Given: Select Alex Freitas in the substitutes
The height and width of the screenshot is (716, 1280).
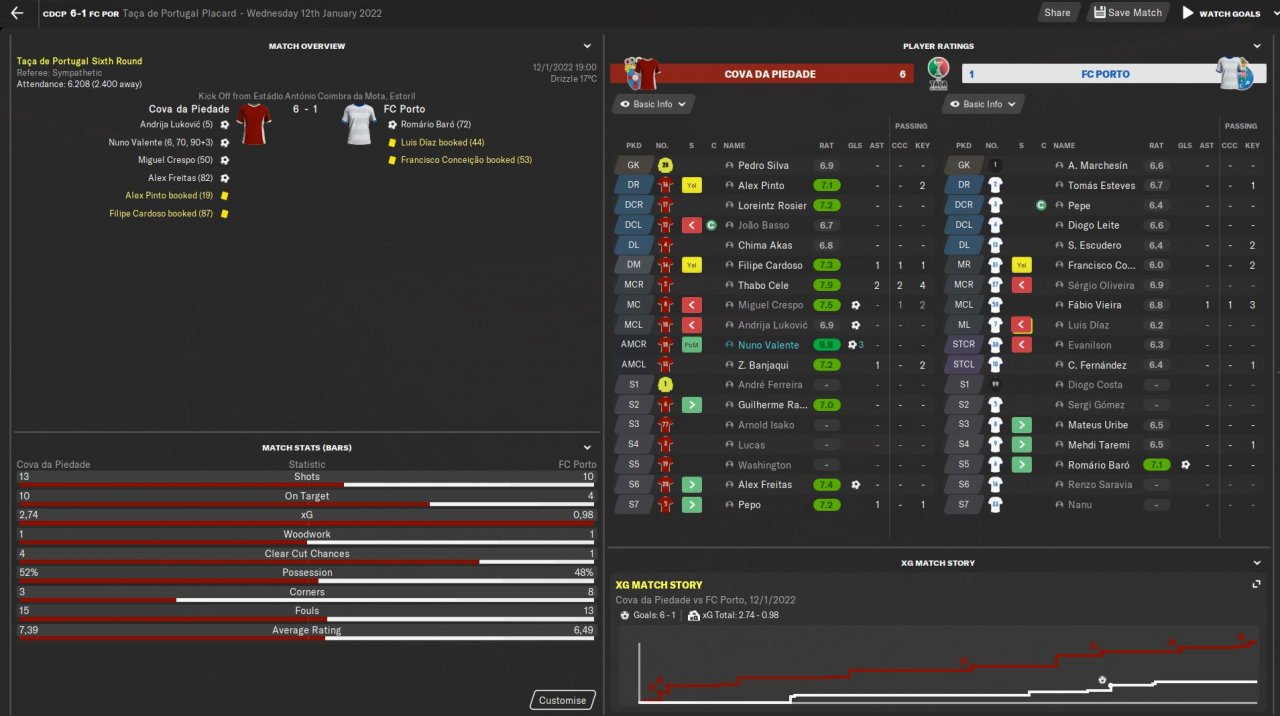Looking at the screenshot, I should tap(765, 485).
